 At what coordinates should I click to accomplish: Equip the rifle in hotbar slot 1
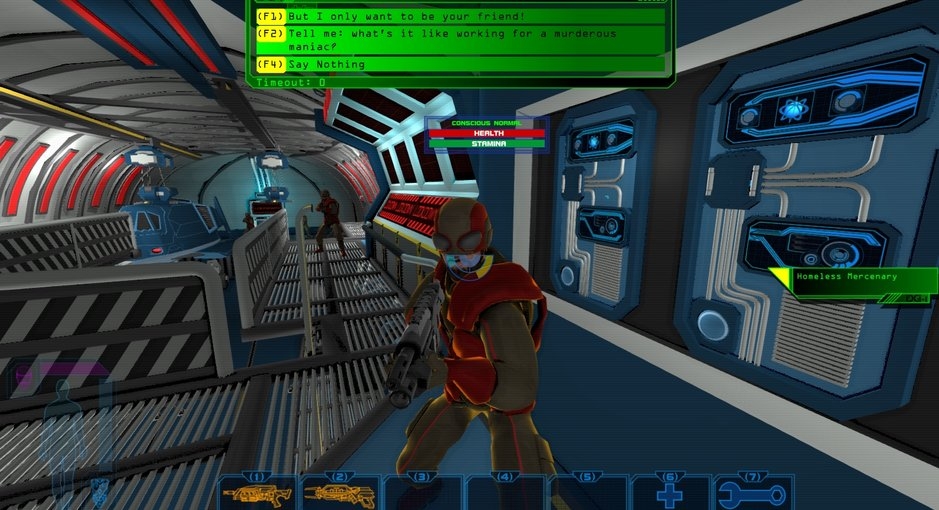pyautogui.click(x=258, y=493)
